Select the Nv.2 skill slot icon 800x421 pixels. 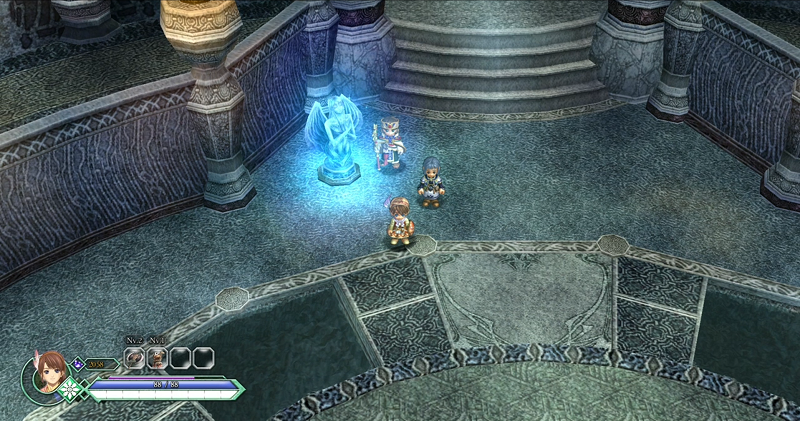point(135,357)
